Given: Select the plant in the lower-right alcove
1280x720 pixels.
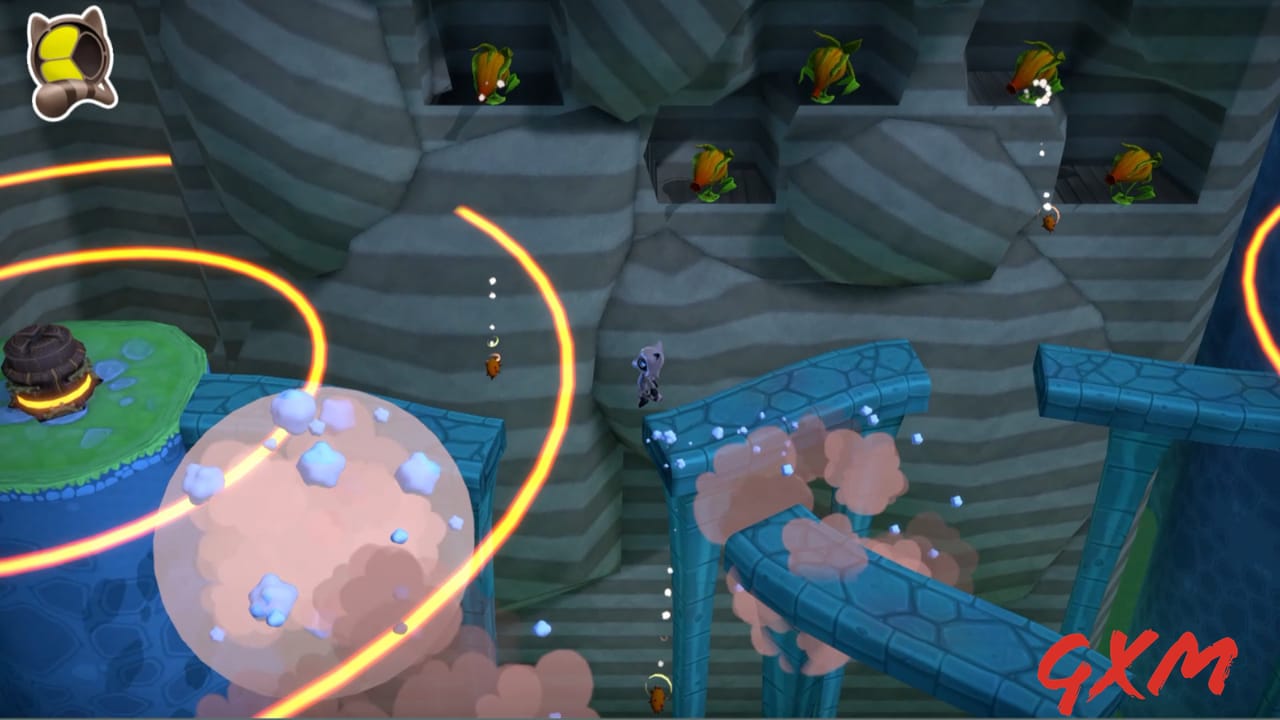Looking at the screenshot, I should 1135,170.
